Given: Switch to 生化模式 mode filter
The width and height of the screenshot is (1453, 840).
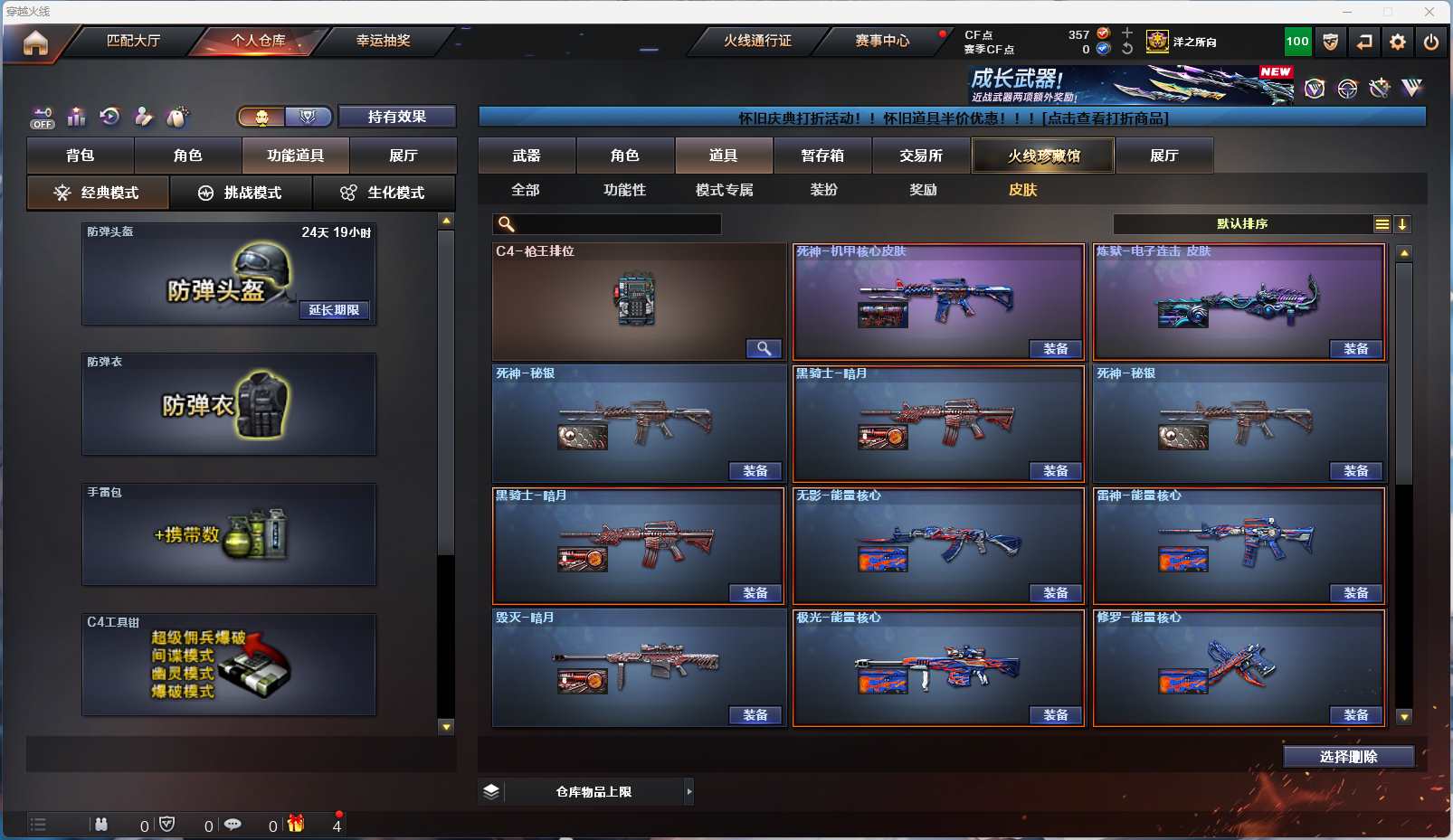Looking at the screenshot, I should (x=385, y=193).
